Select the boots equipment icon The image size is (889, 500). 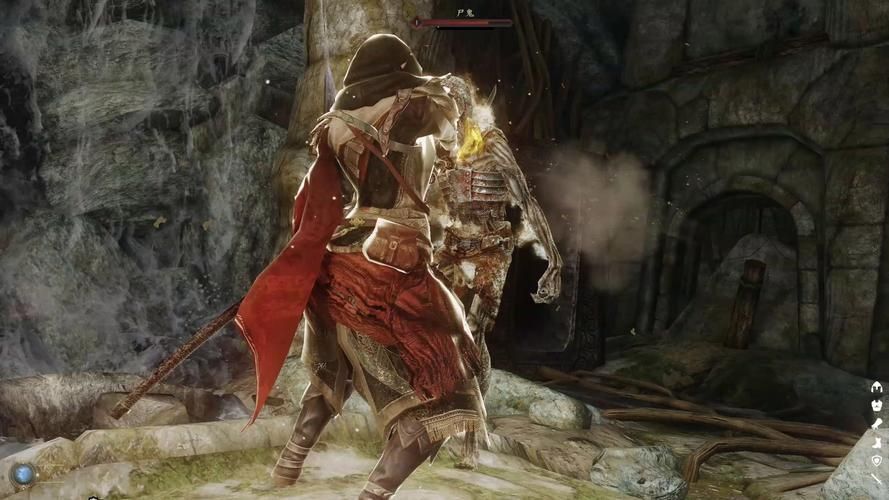(877, 441)
